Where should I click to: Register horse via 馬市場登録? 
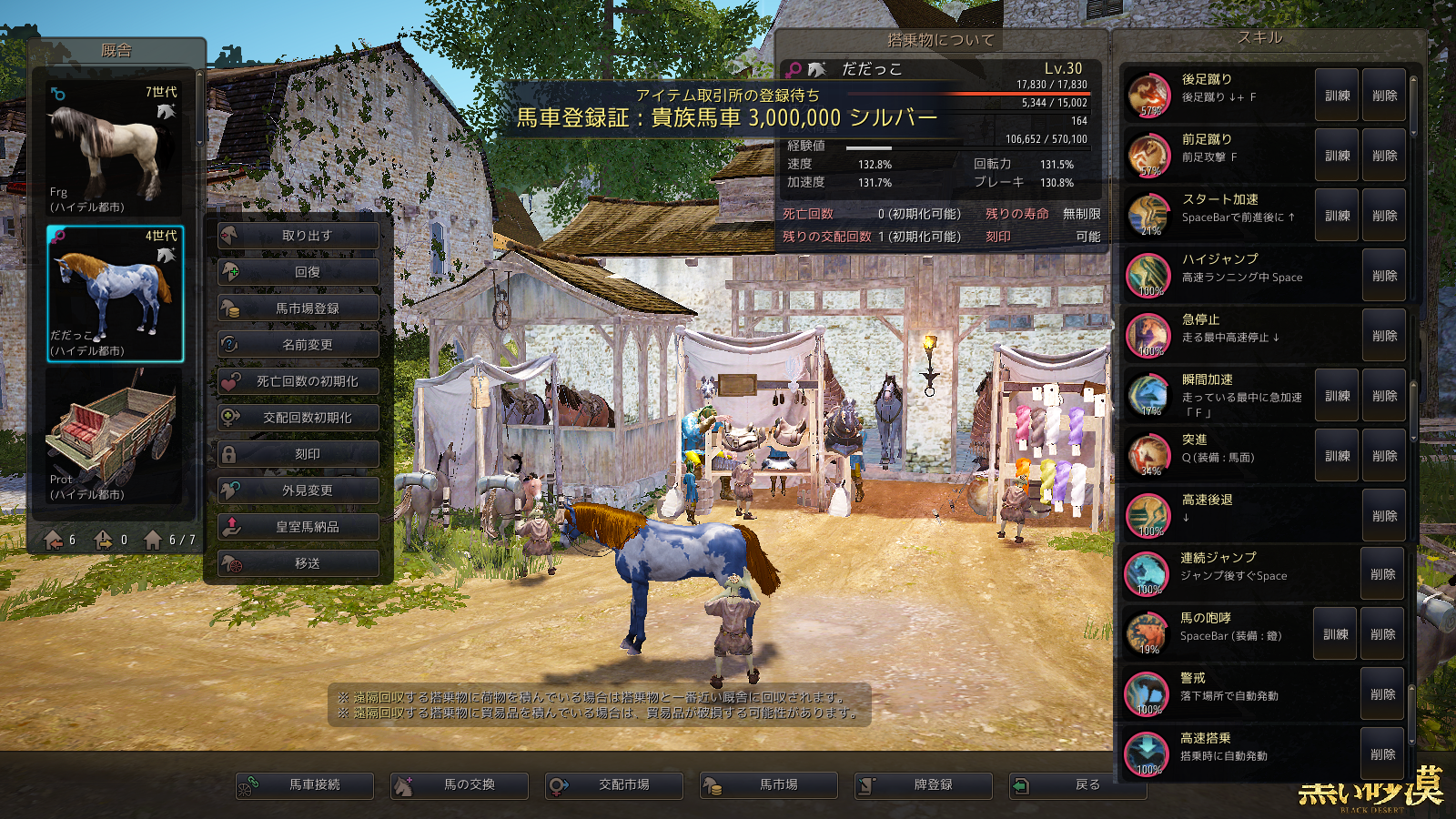coord(298,308)
